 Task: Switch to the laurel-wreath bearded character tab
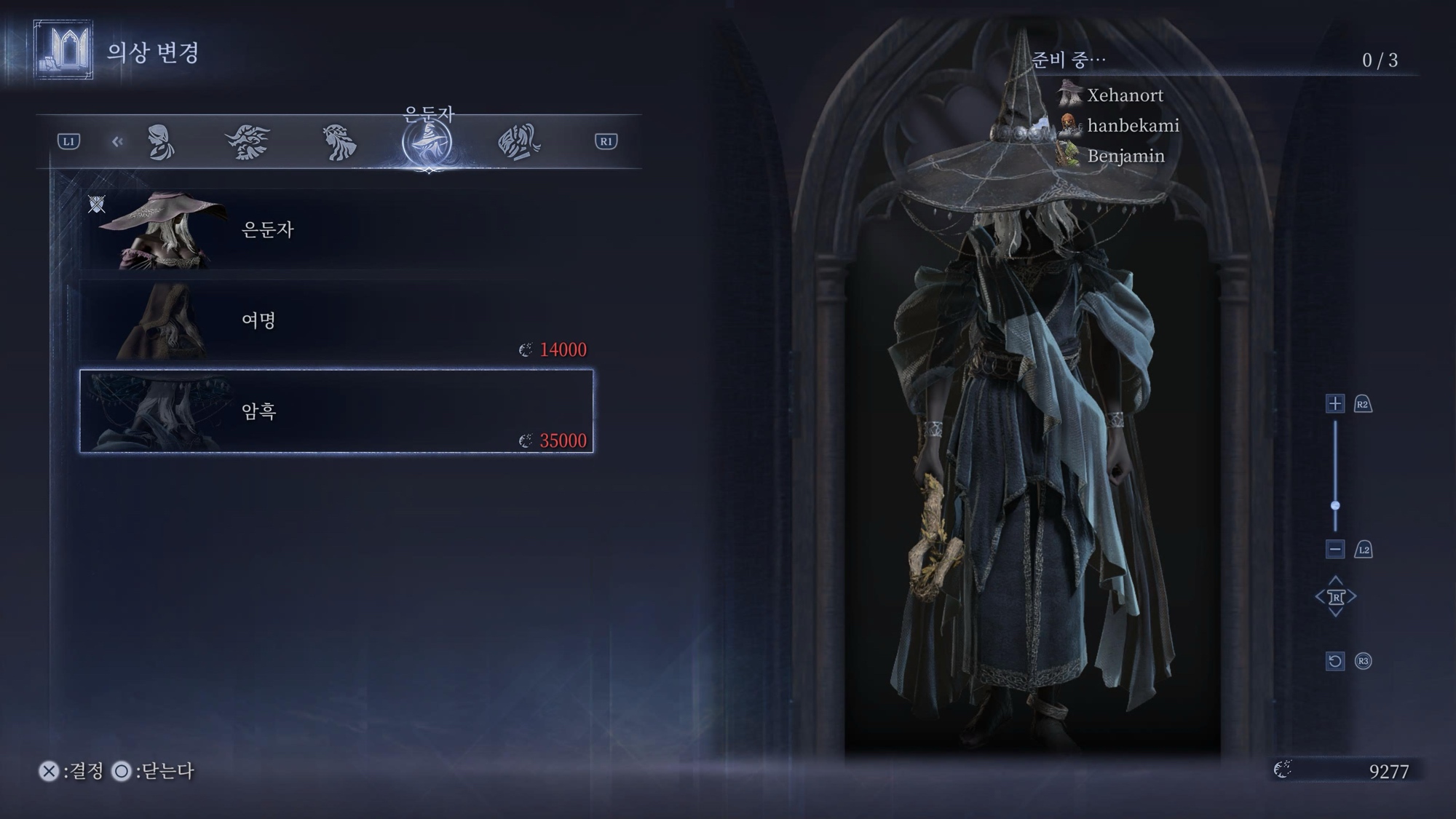click(339, 141)
